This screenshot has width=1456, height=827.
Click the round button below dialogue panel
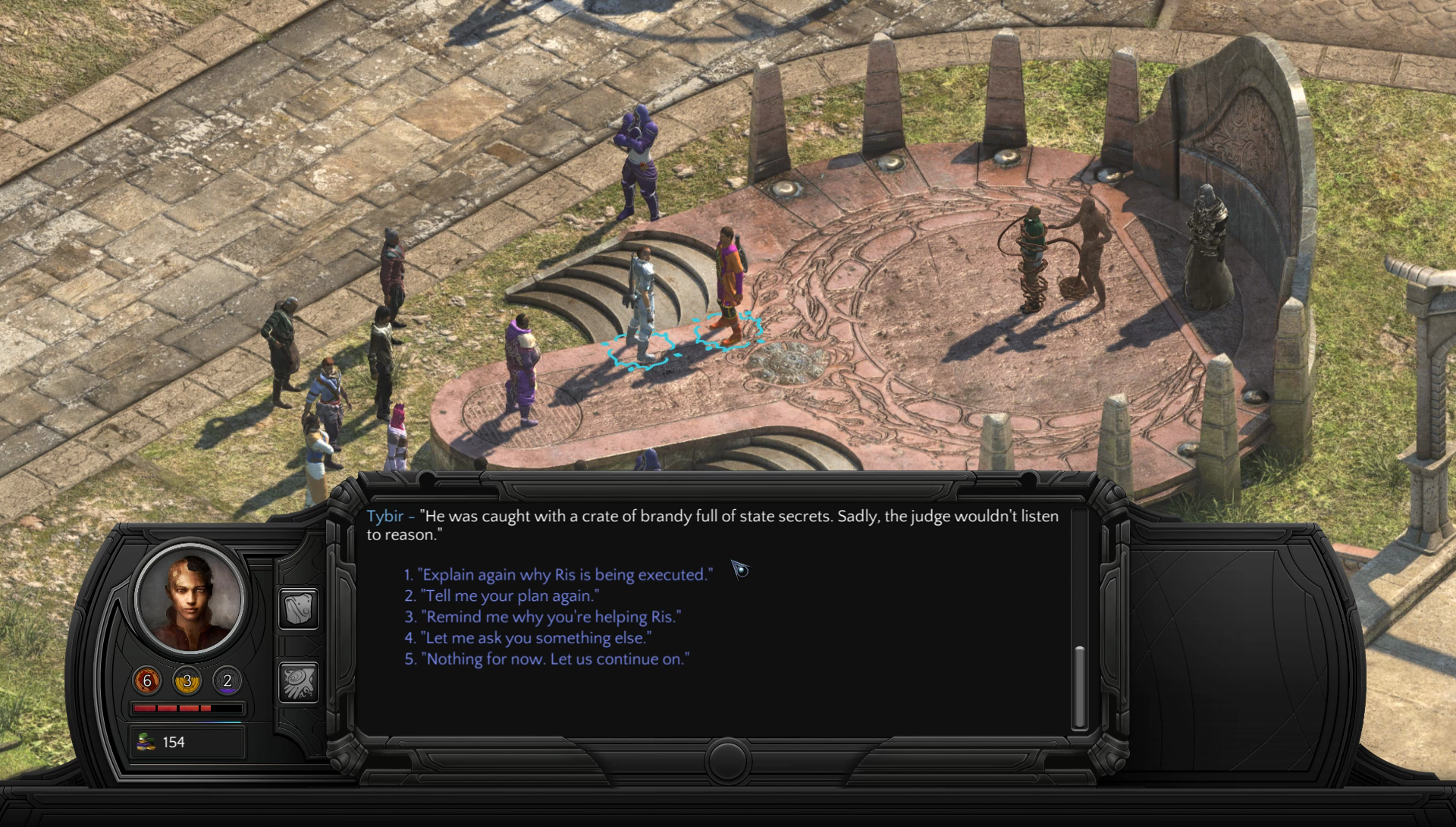click(x=727, y=760)
